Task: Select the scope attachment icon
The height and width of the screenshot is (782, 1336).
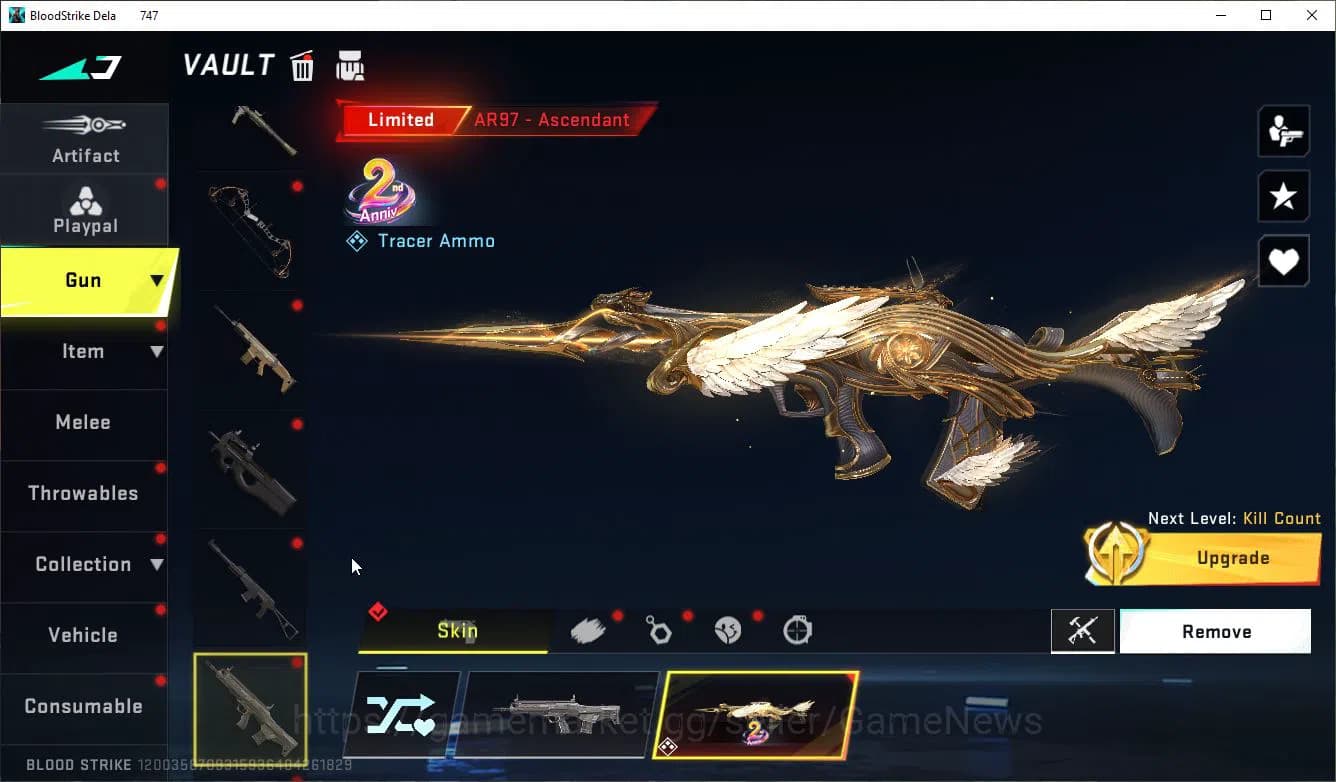Action: (x=797, y=629)
